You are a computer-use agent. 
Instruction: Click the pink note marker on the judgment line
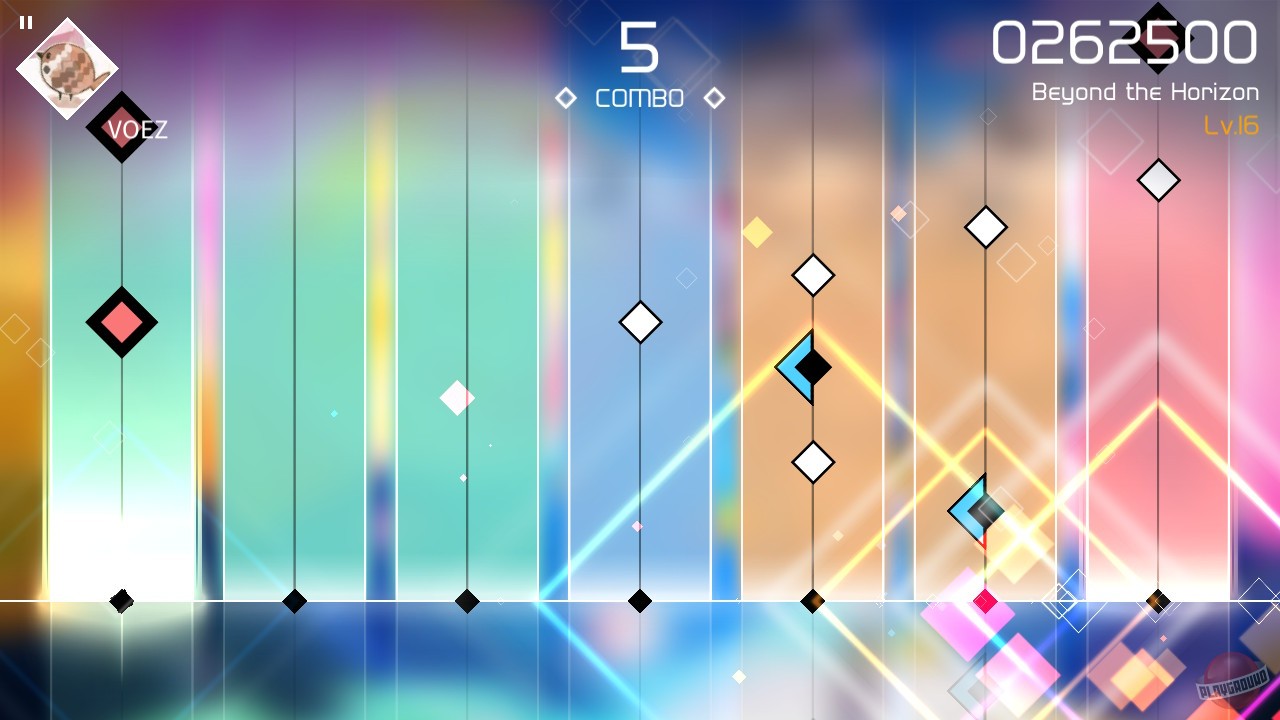(985, 600)
